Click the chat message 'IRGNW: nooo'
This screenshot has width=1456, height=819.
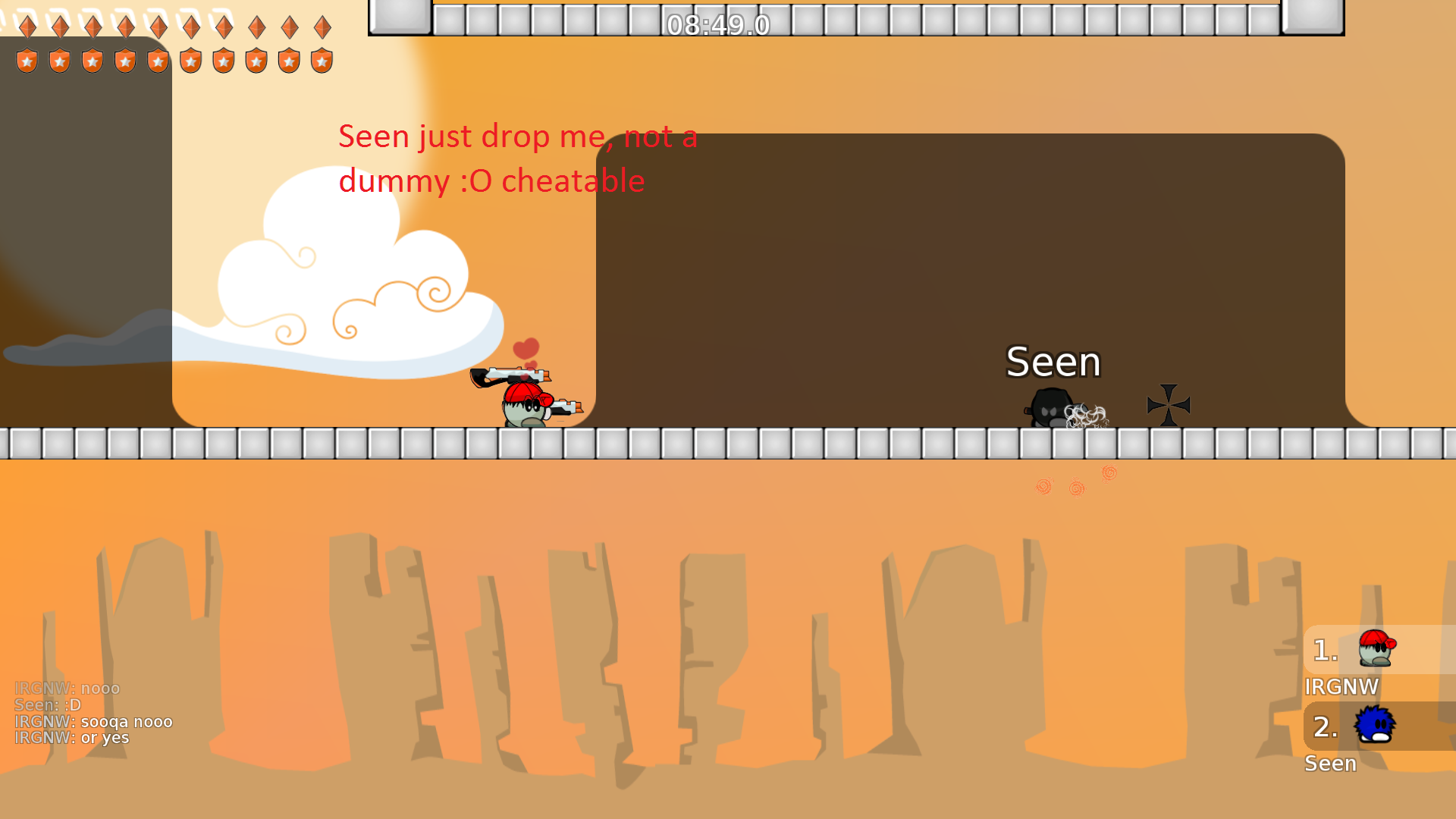point(67,688)
